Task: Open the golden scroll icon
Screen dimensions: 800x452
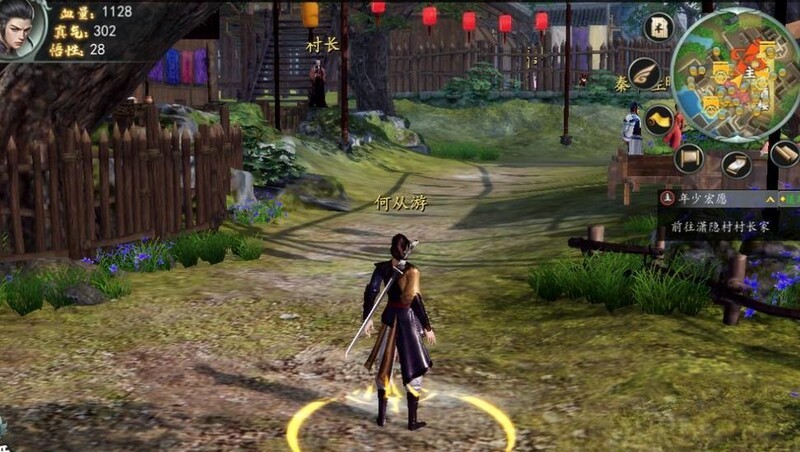Action: (x=659, y=120)
